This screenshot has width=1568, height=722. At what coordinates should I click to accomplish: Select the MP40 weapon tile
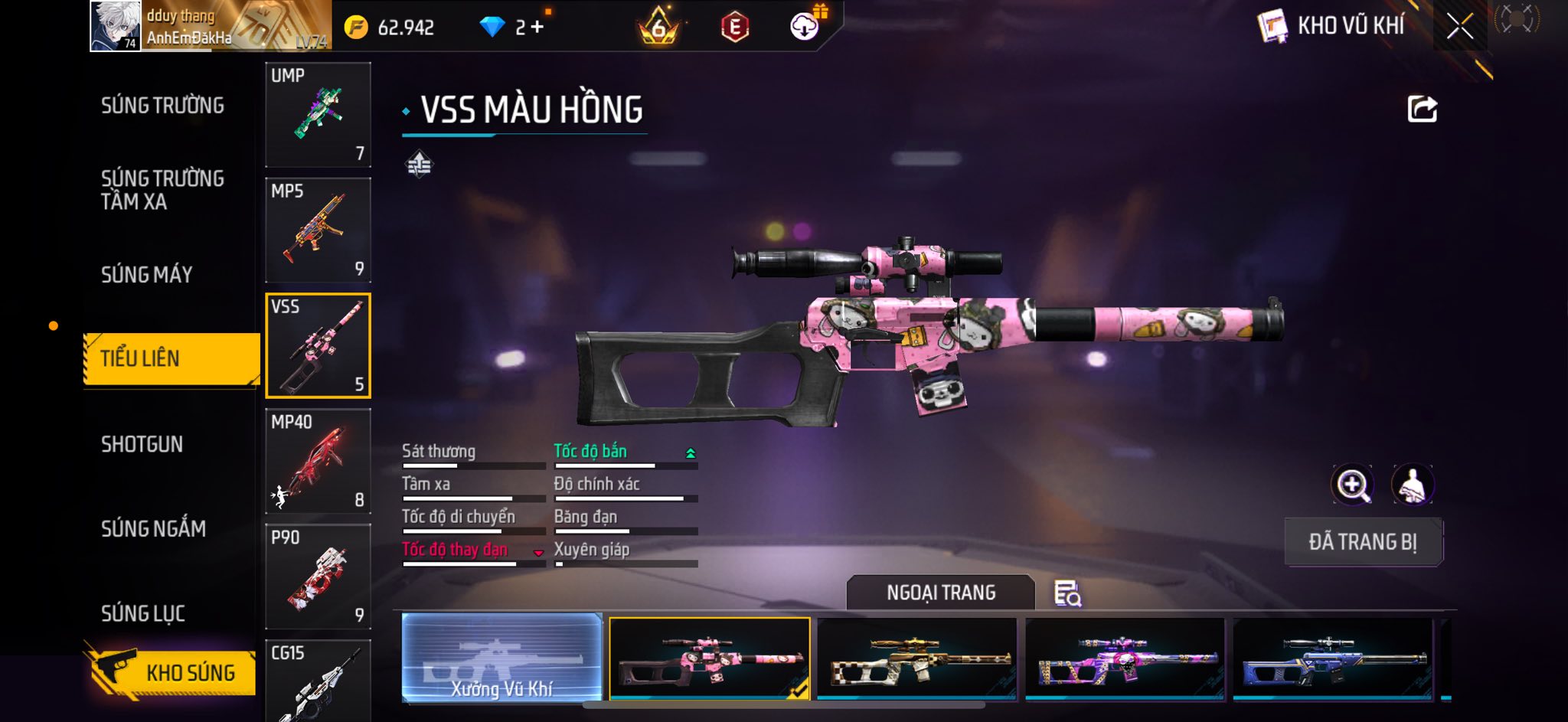(318, 462)
